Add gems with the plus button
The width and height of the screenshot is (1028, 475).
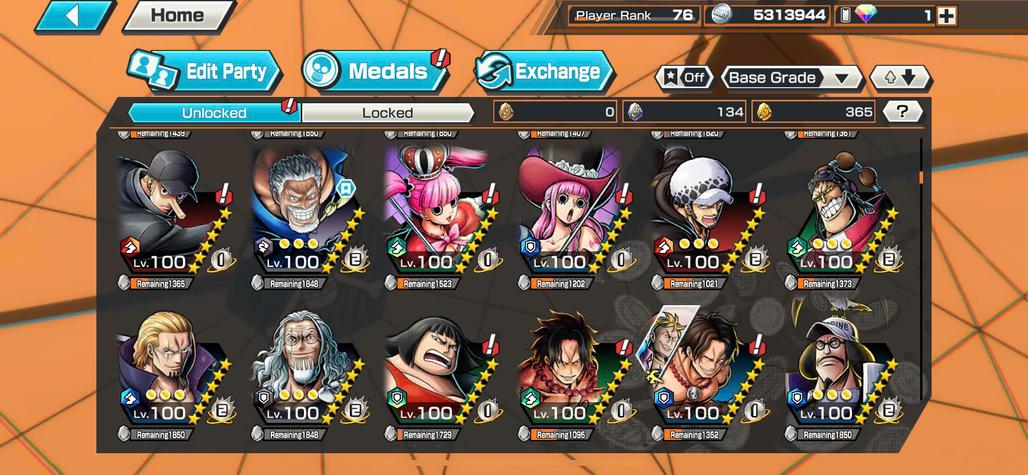[946, 15]
